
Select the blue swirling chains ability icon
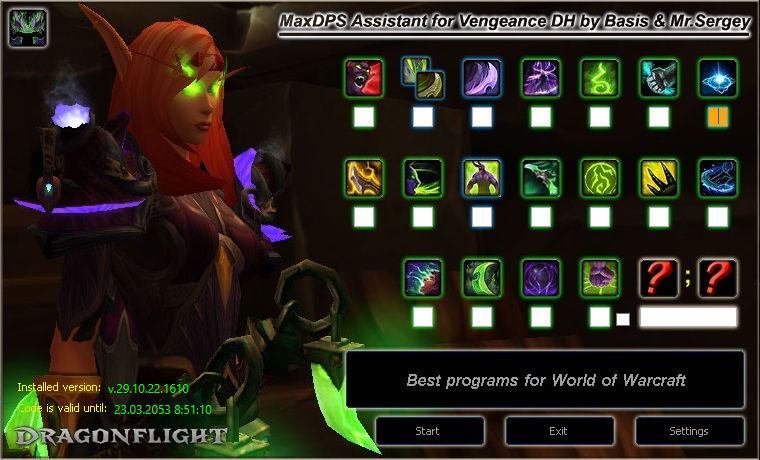click(x=717, y=177)
